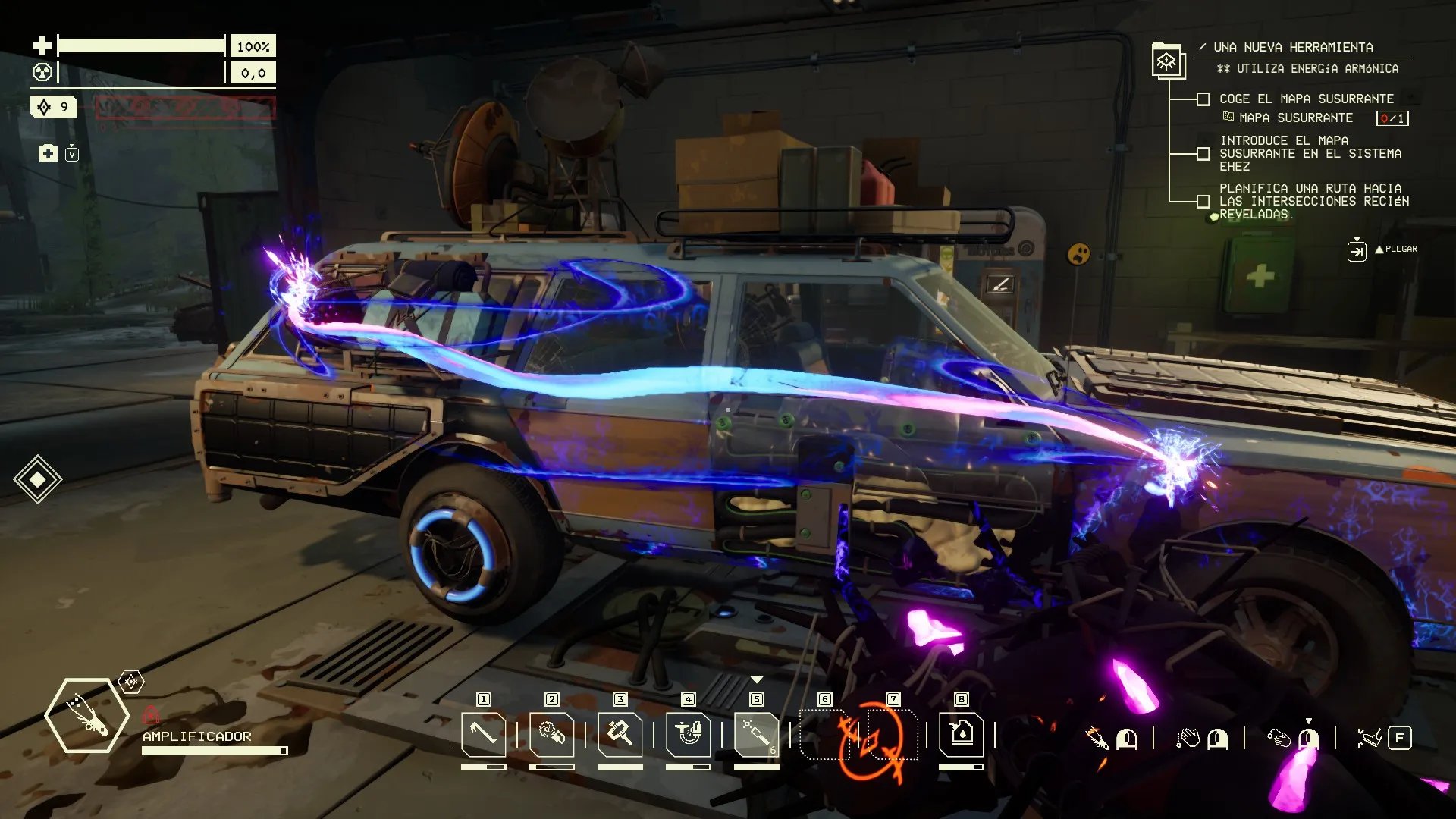This screenshot has height=819, width=1456.
Task: Select the fuel canister hotbar slot
Action: pyautogui.click(x=961, y=734)
